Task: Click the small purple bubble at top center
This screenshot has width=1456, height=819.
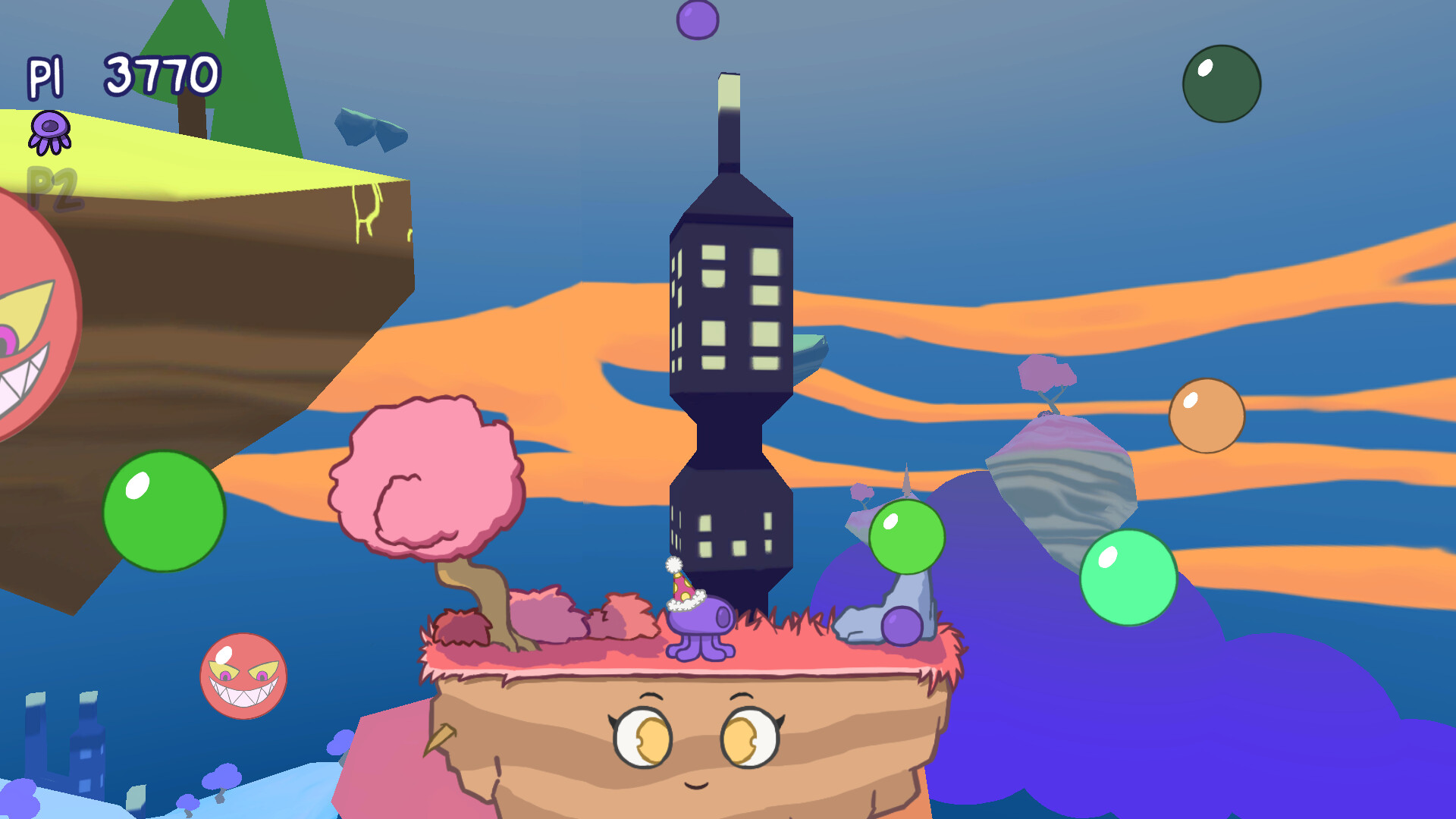Action: click(698, 19)
